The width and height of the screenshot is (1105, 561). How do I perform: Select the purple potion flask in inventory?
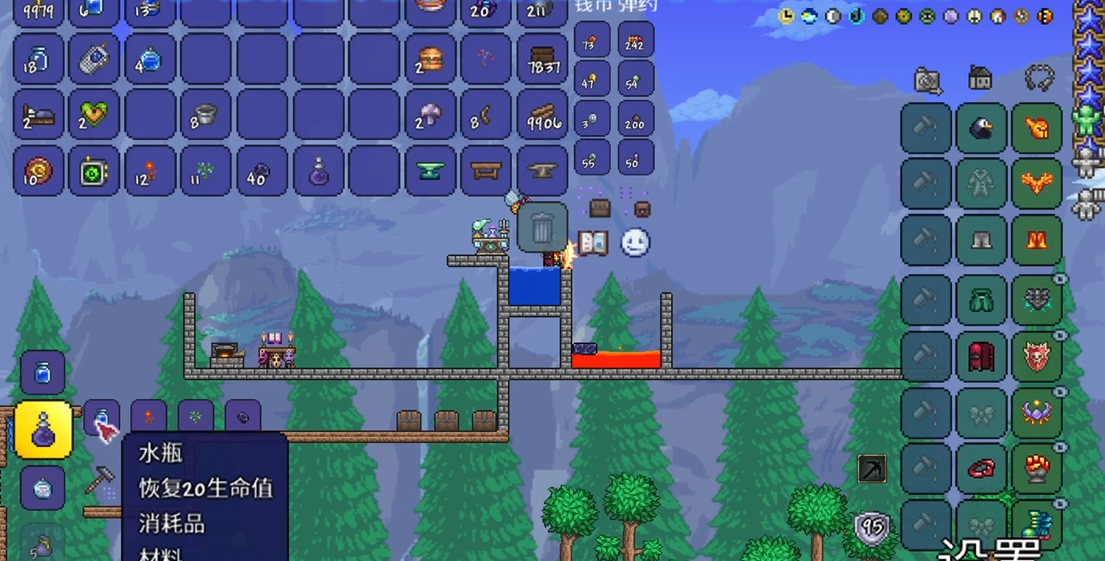[319, 172]
